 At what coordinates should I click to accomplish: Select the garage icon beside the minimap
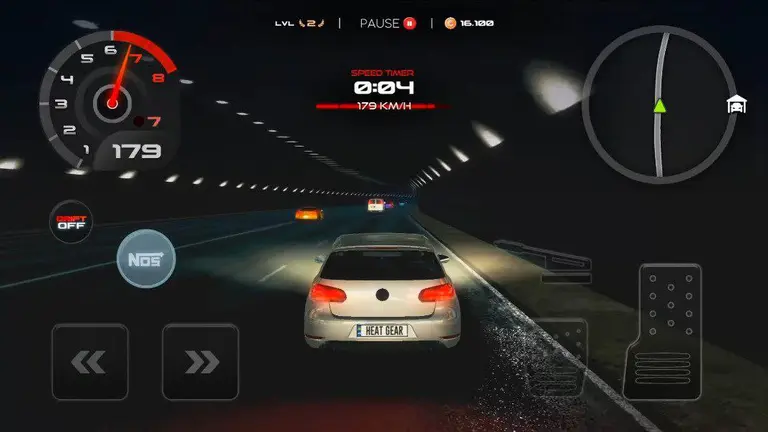click(737, 105)
